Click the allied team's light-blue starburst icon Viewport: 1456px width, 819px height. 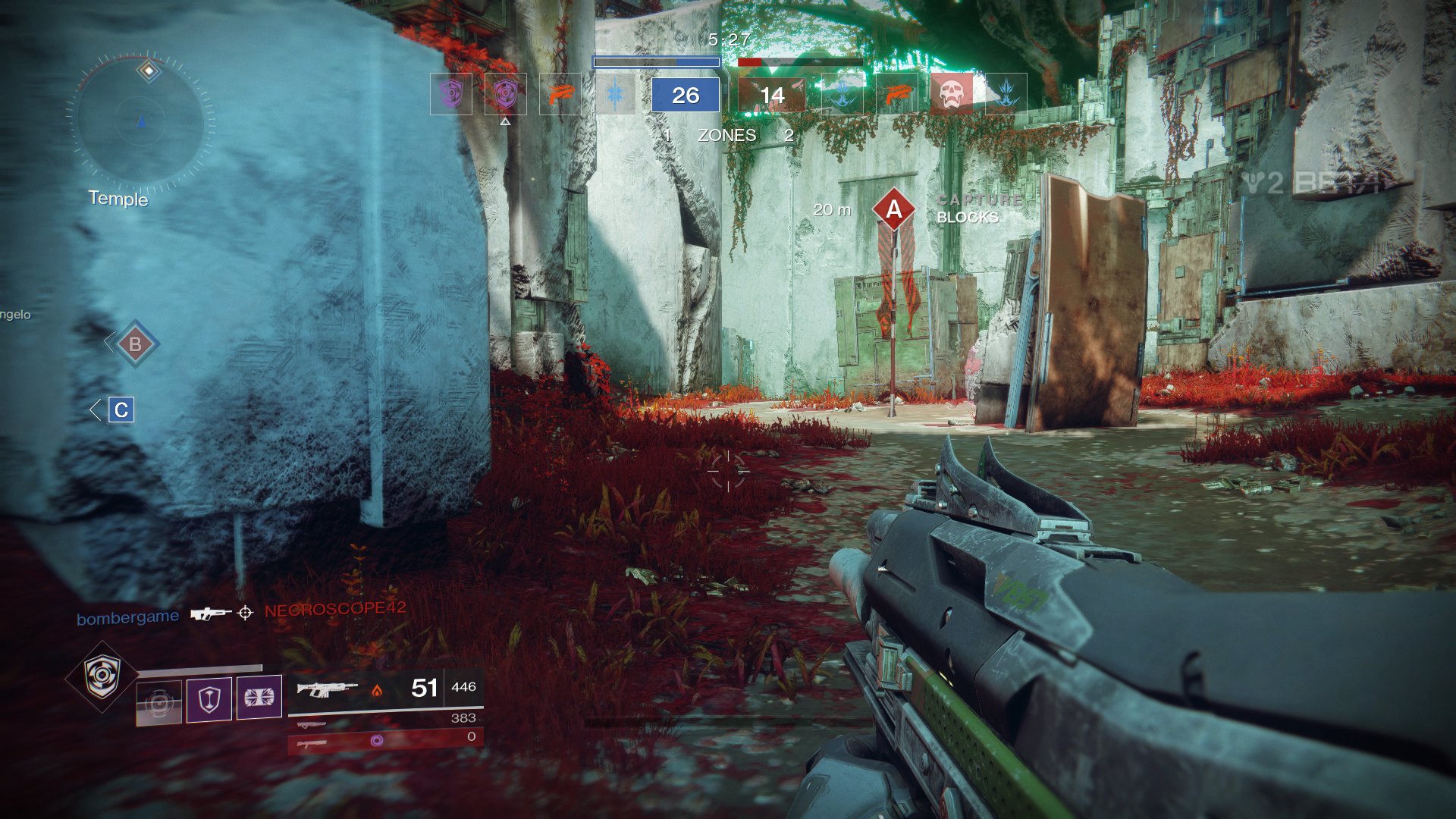[615, 94]
